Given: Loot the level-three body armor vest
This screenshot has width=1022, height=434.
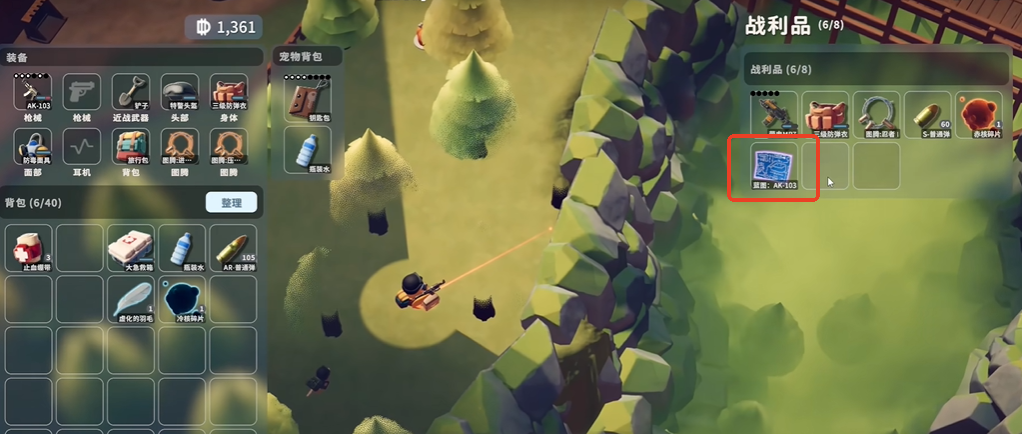Looking at the screenshot, I should pos(825,114).
